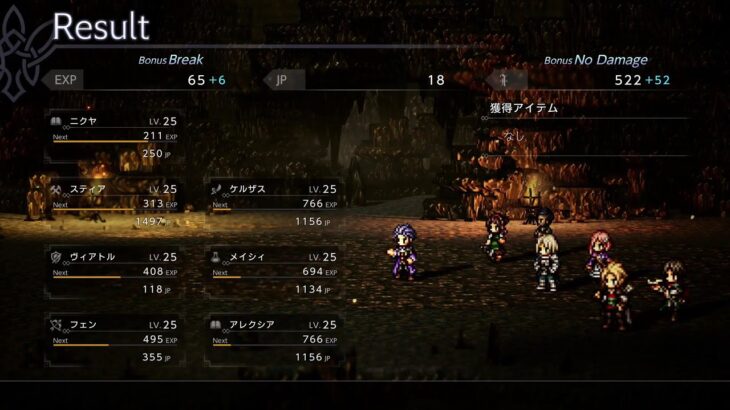Select the スティア party member row
Image resolution: width=730 pixels, height=410 pixels.
113,205
